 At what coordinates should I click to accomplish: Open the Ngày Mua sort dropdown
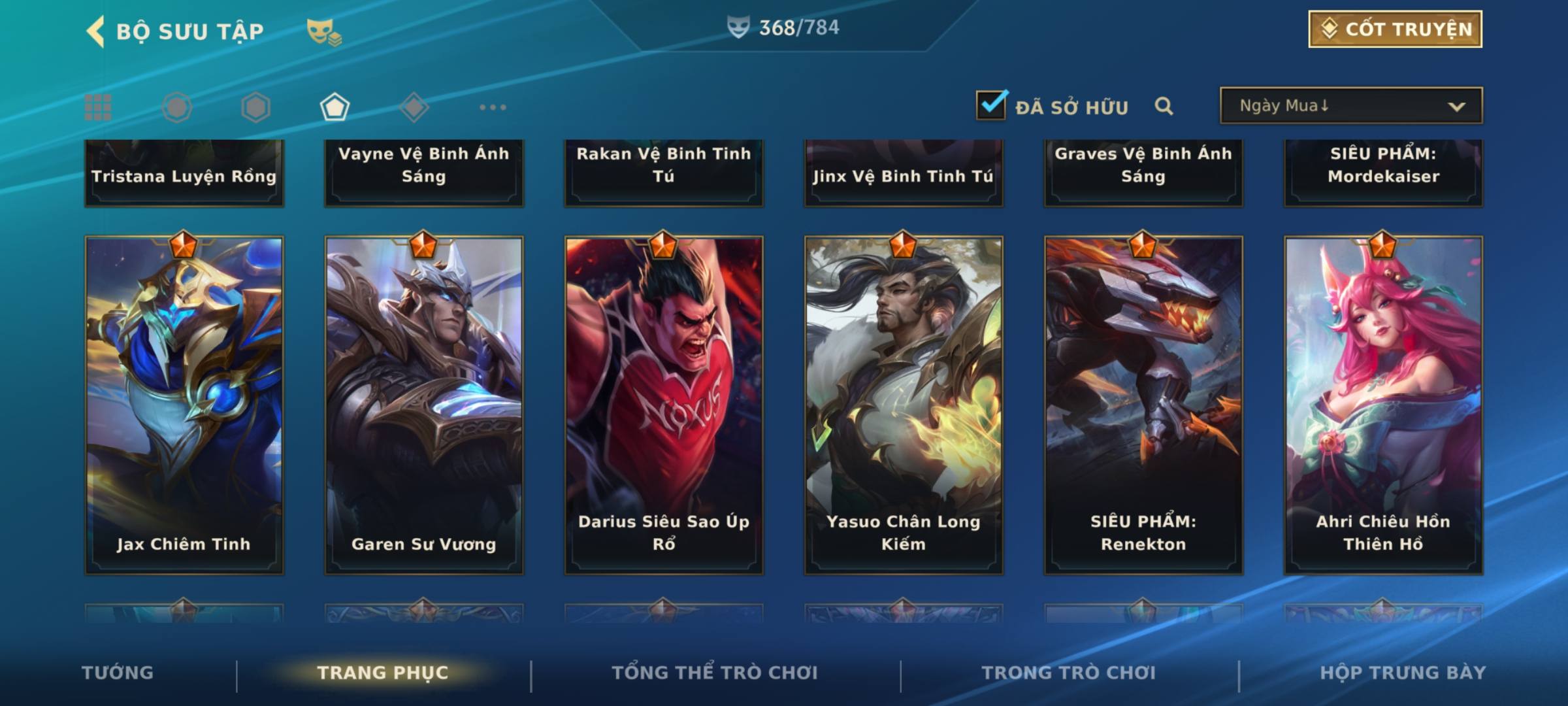[x=1350, y=106]
